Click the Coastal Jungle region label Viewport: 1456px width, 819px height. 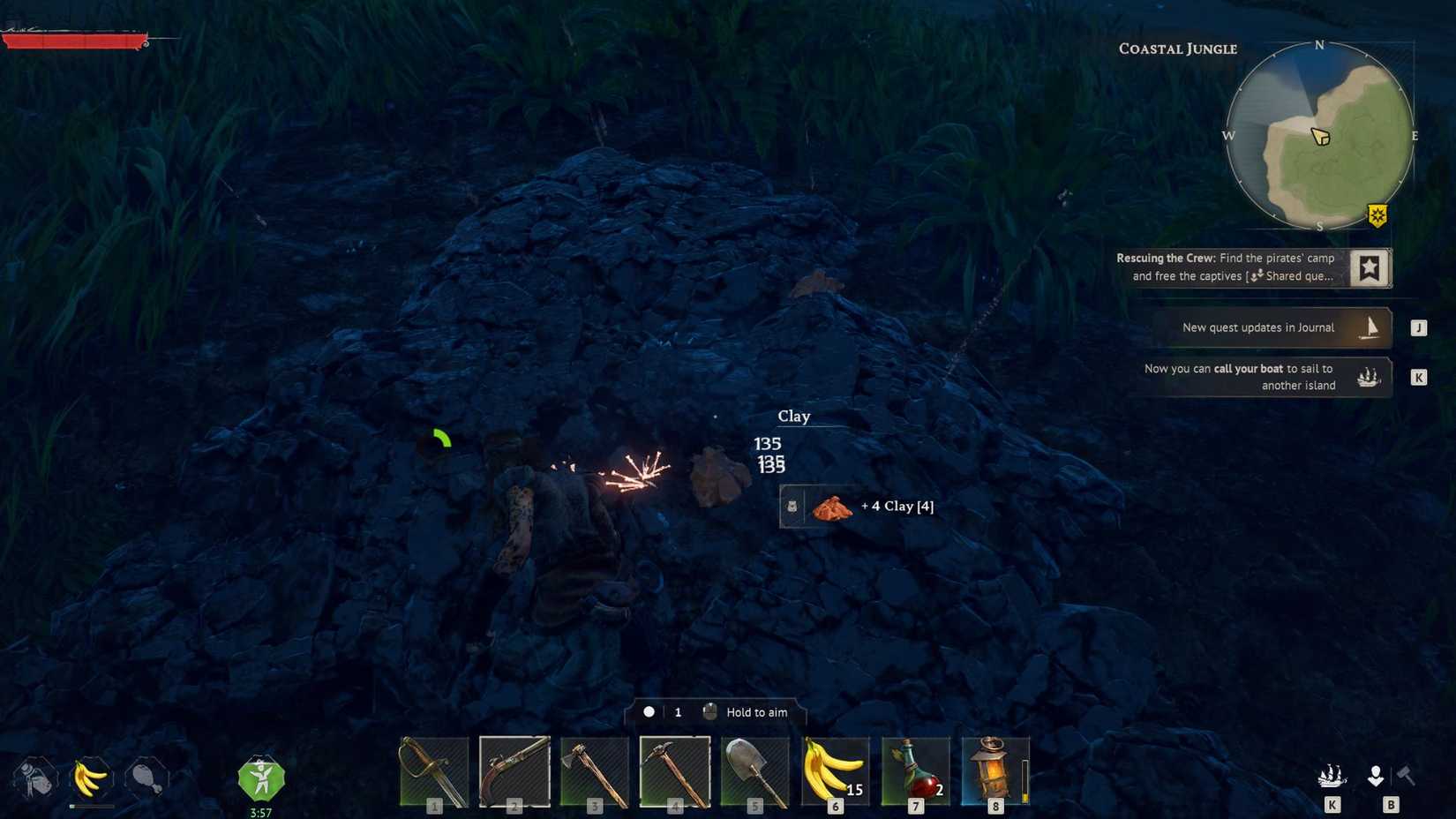pos(1177,49)
